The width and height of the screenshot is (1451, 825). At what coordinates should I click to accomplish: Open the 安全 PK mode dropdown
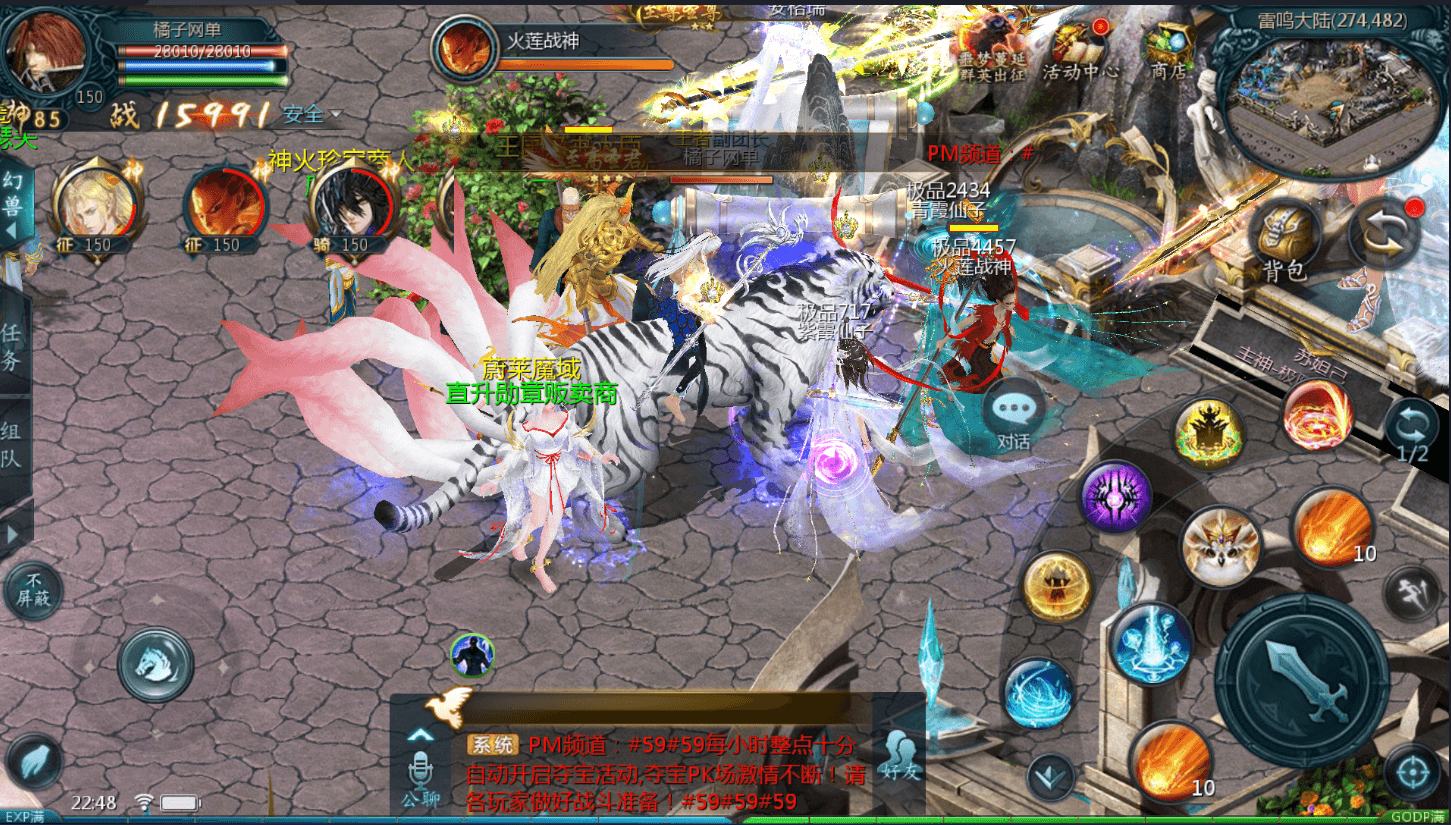pos(312,115)
